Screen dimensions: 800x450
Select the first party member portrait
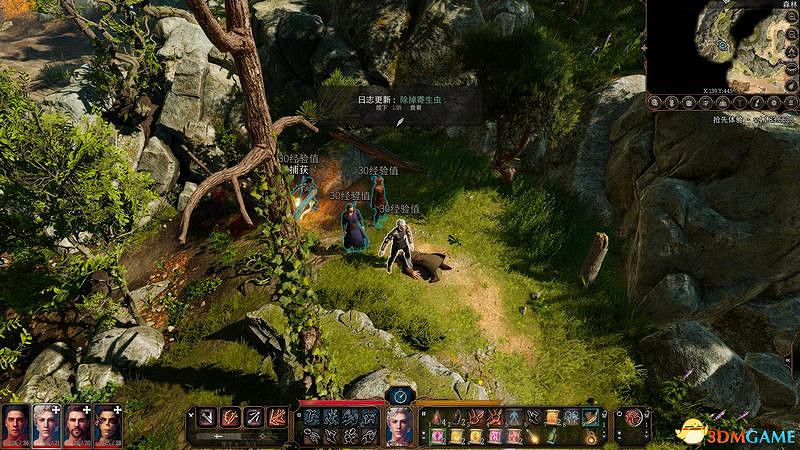[16, 425]
